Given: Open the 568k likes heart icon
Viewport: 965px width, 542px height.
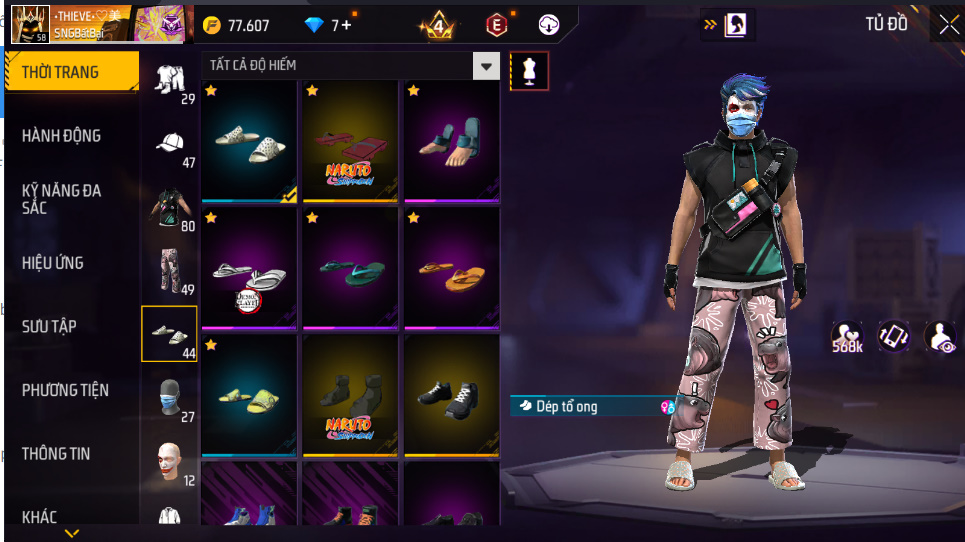Looking at the screenshot, I should (x=847, y=338).
